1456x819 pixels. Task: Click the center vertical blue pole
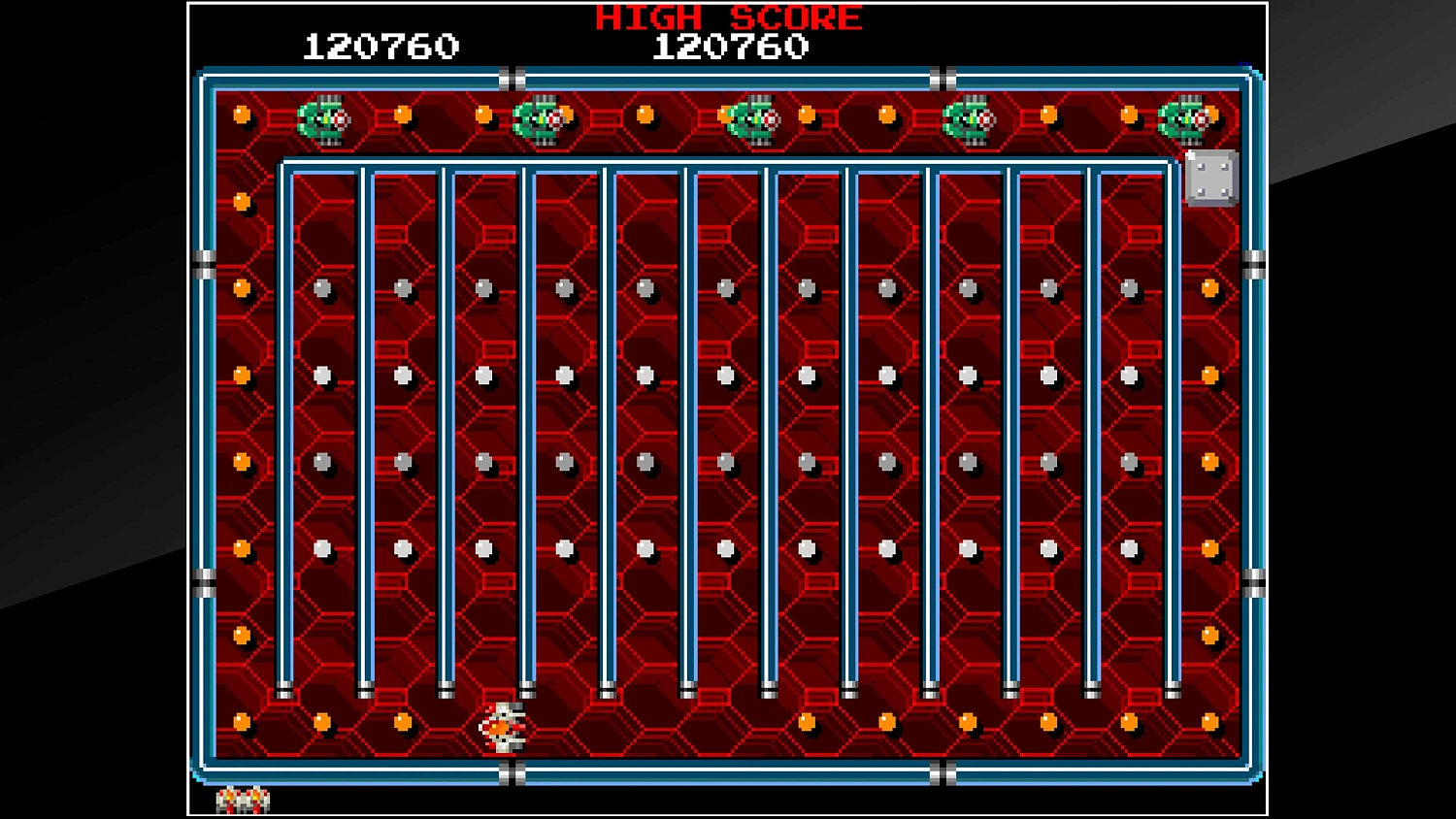(691, 427)
